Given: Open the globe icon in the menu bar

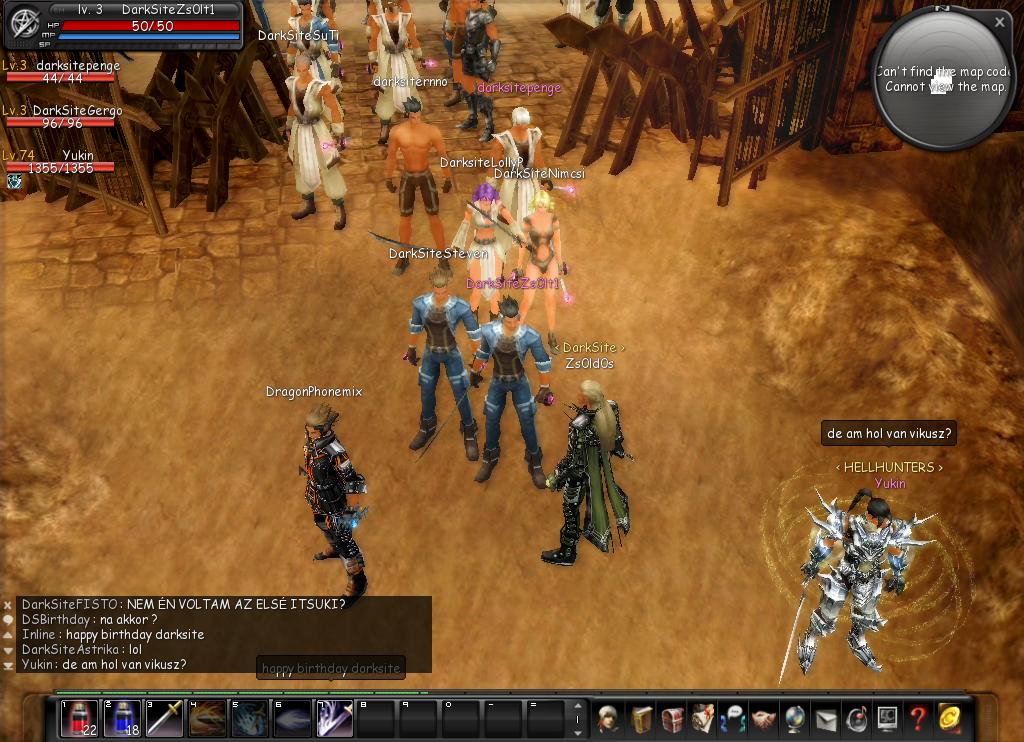Looking at the screenshot, I should pyautogui.click(x=794, y=718).
